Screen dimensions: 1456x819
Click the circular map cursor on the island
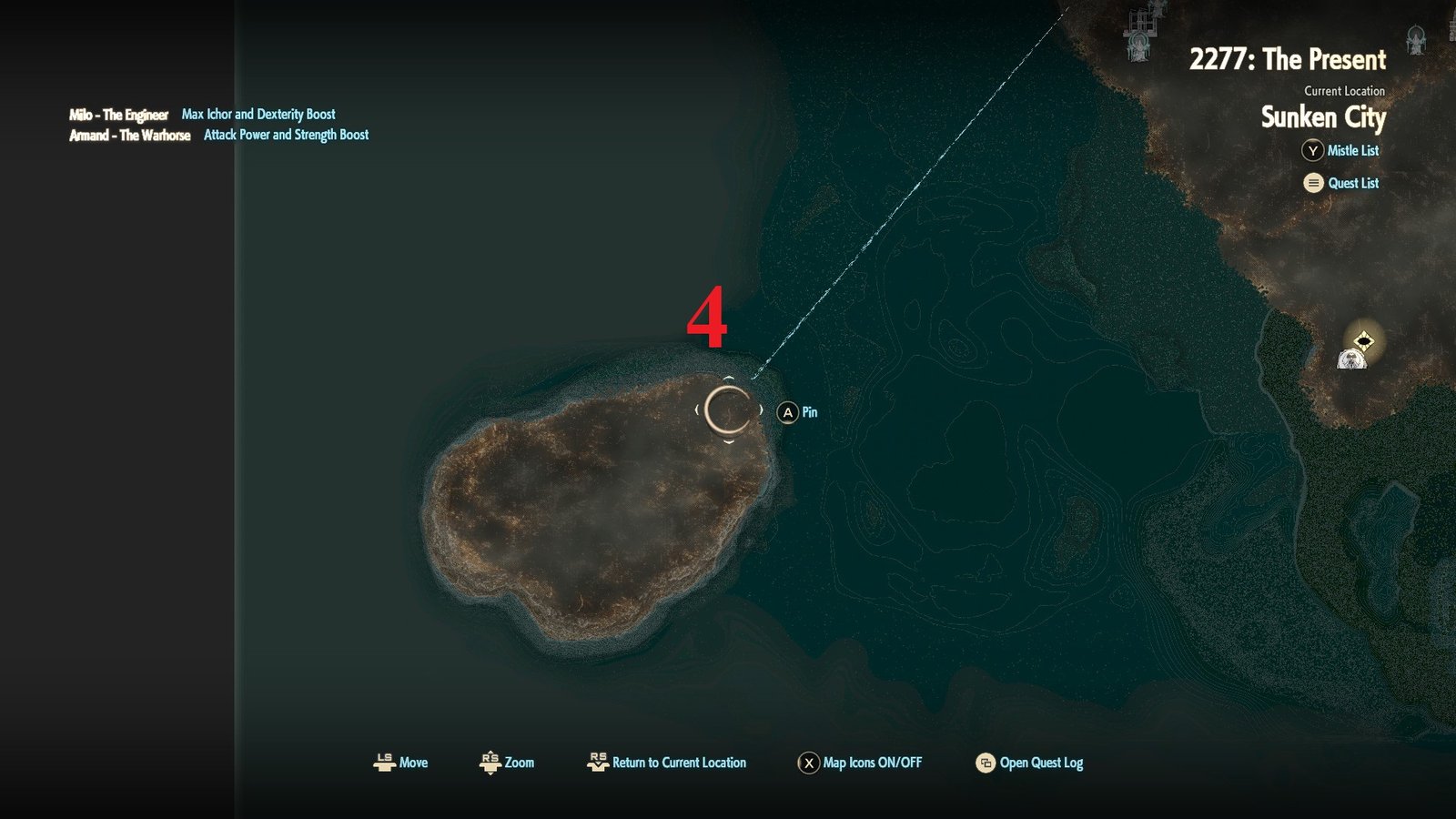(728, 410)
